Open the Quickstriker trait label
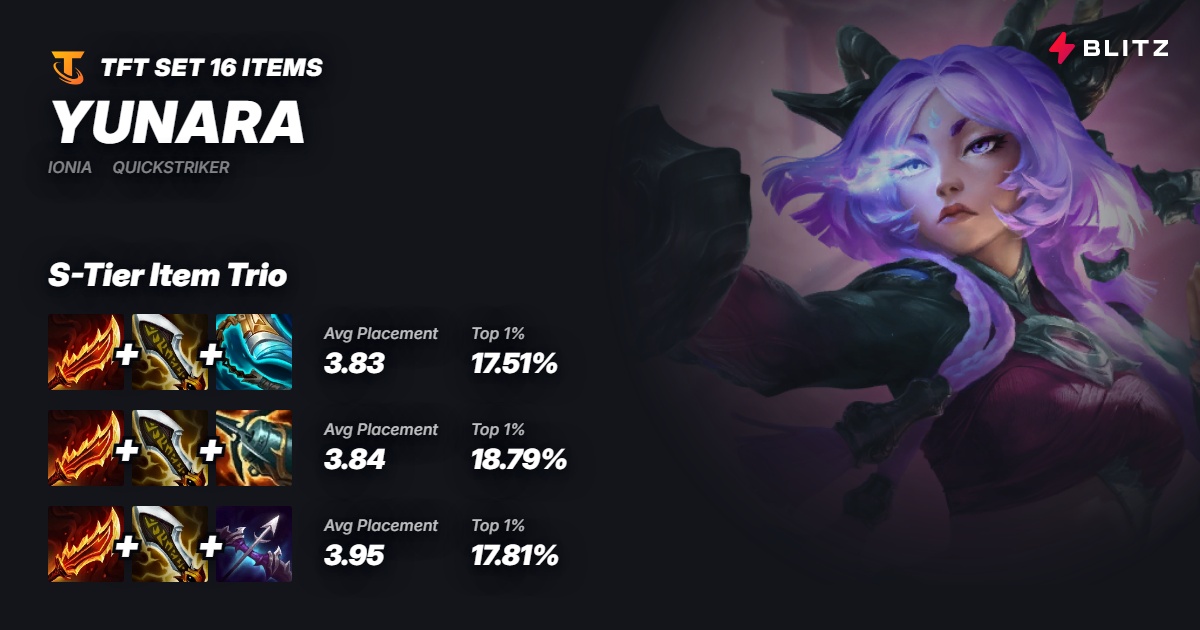This screenshot has height=630, width=1200. (171, 167)
